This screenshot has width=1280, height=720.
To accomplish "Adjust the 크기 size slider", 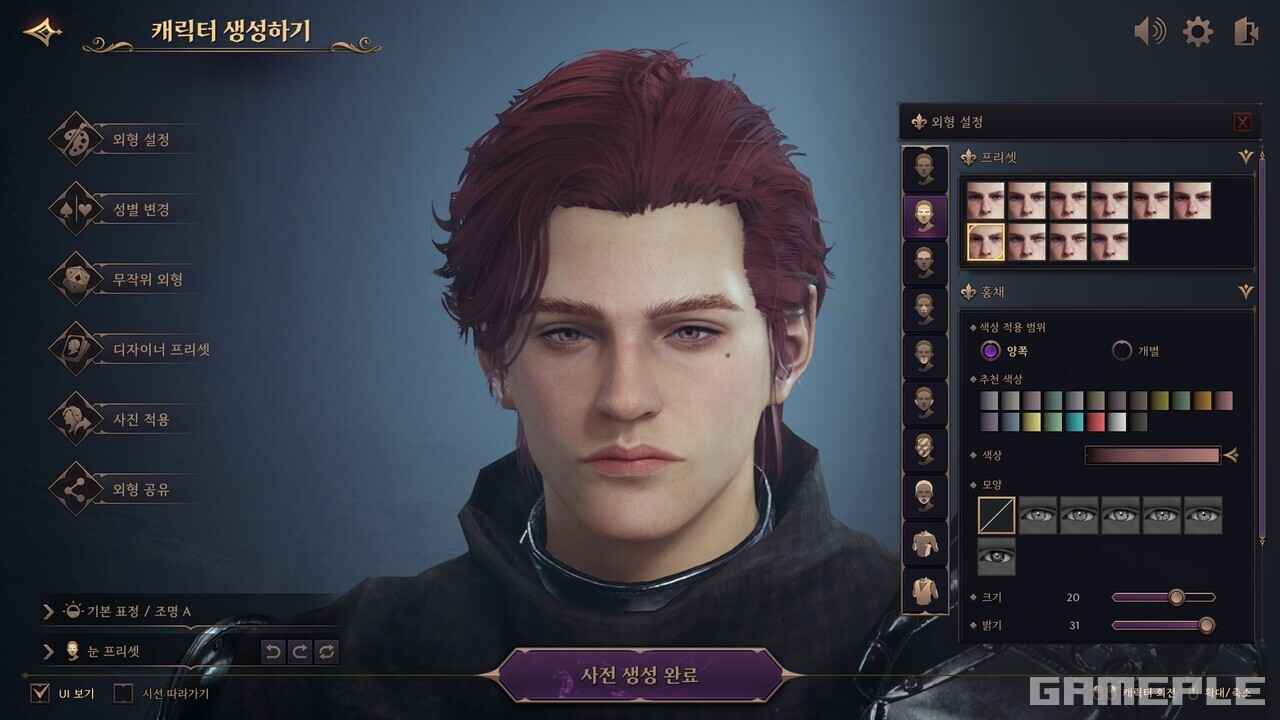I will tap(1176, 598).
